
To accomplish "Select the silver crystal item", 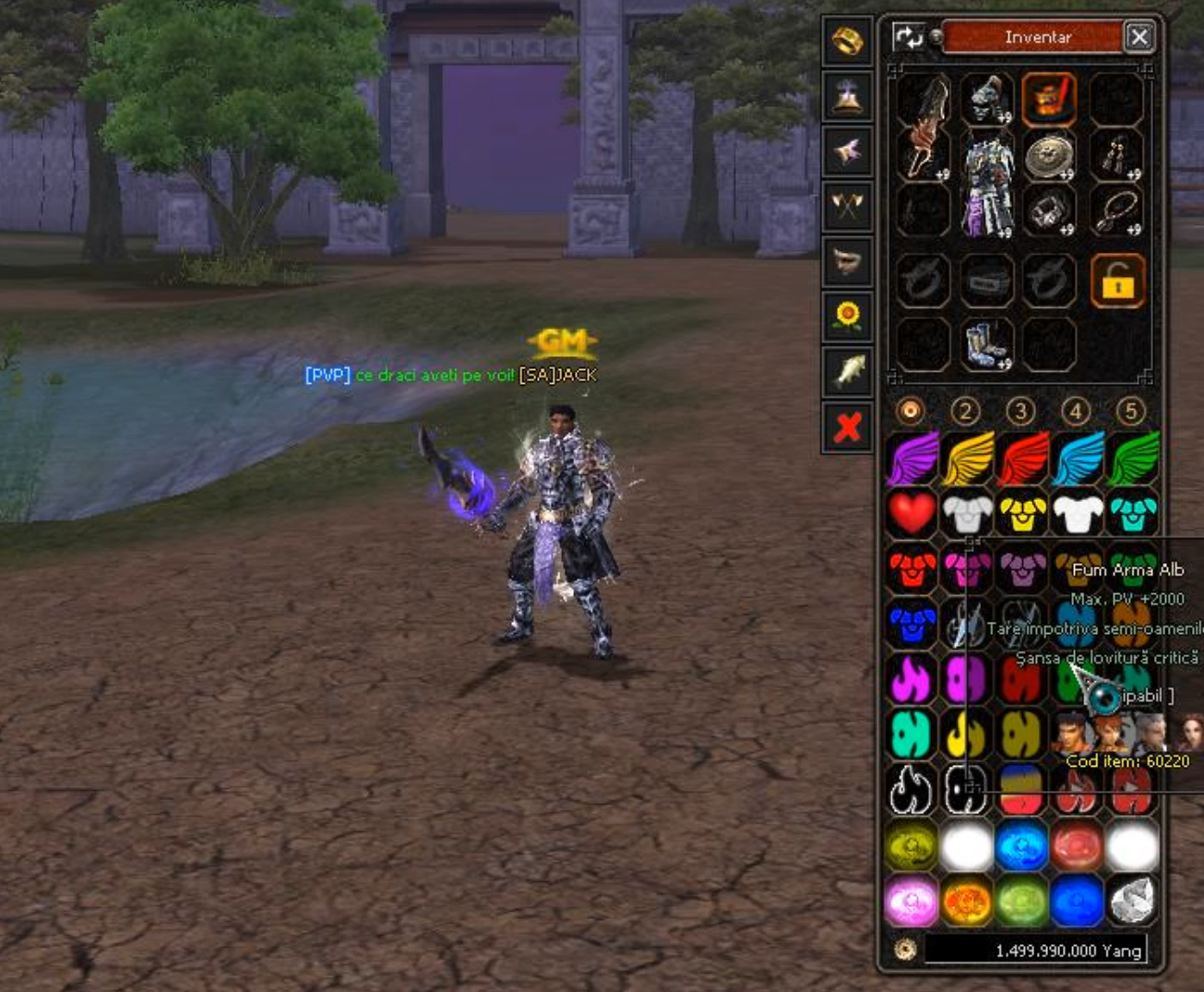I will pos(1133,902).
